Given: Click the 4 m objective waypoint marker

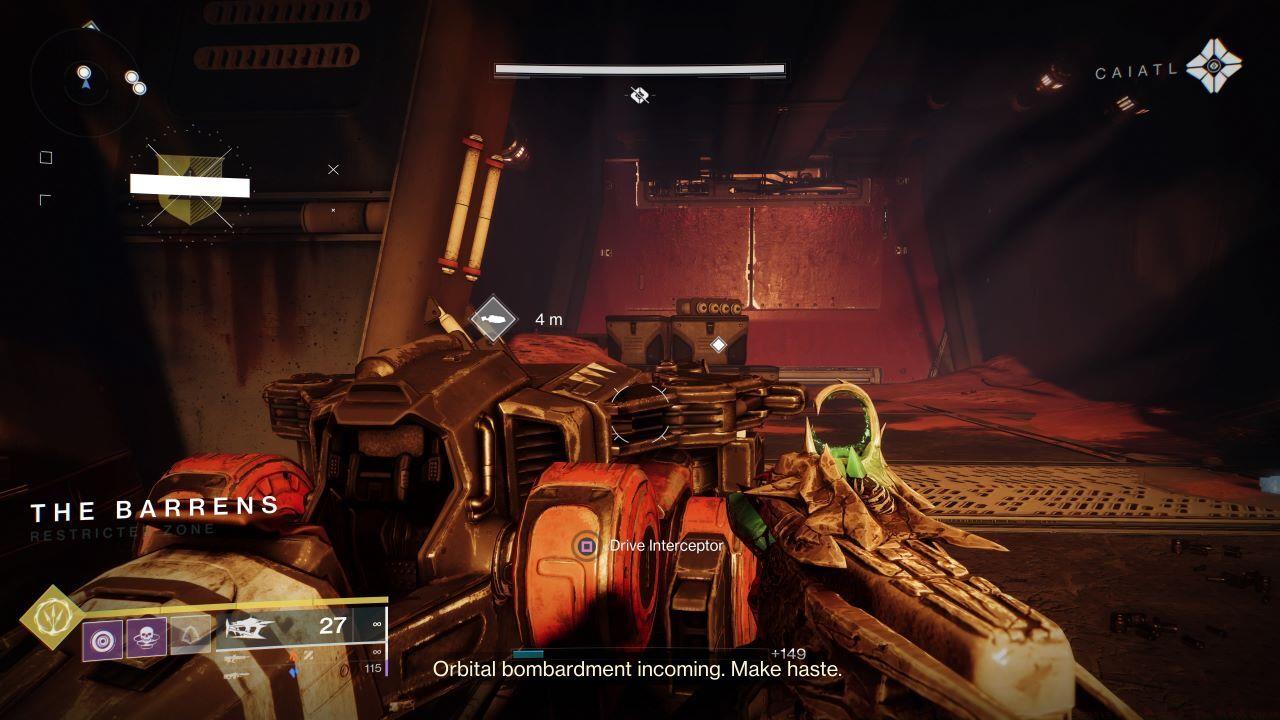Looking at the screenshot, I should click(x=494, y=319).
